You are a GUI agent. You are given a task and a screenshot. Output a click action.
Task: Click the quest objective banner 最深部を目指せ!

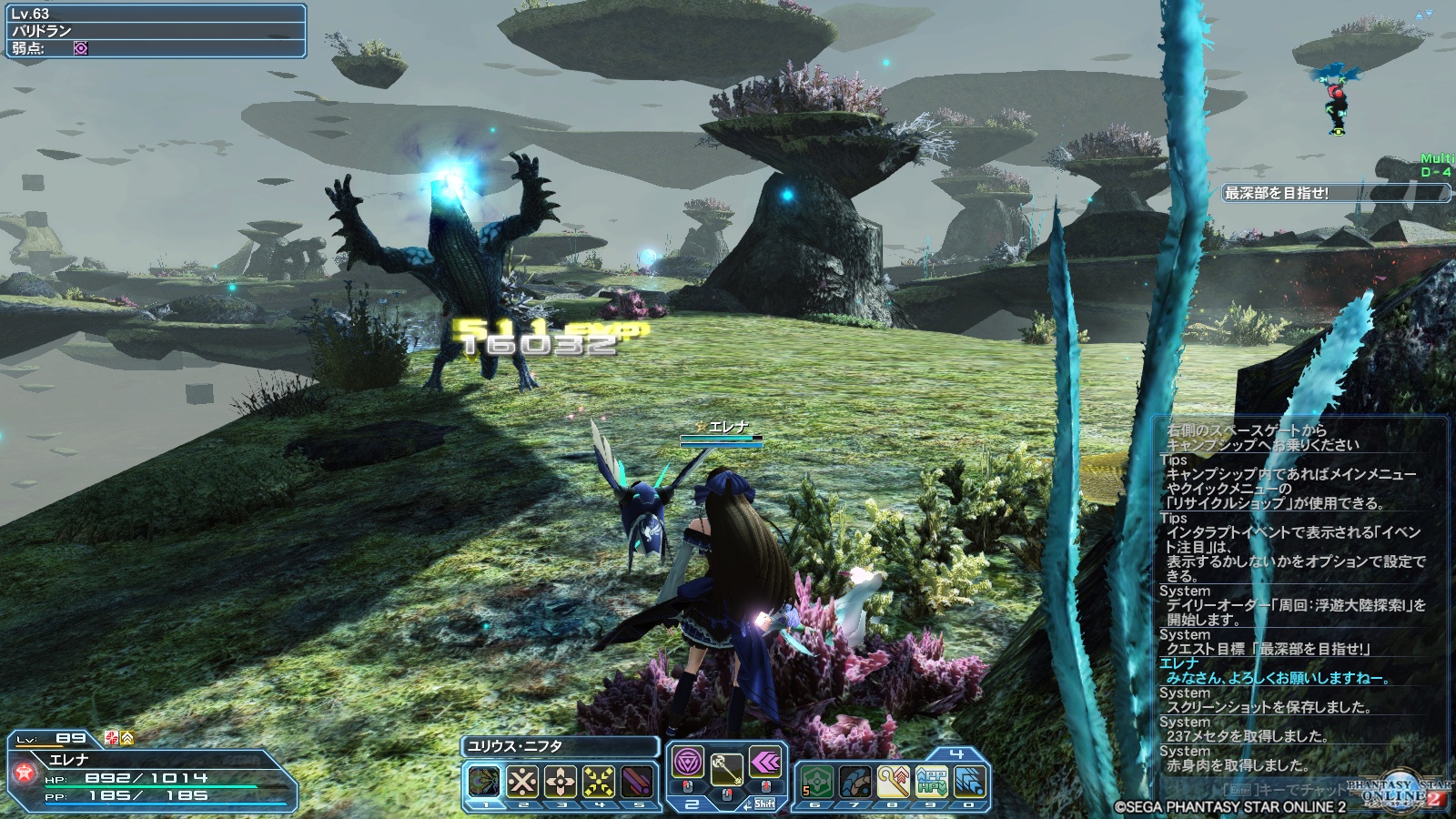coord(1334,193)
